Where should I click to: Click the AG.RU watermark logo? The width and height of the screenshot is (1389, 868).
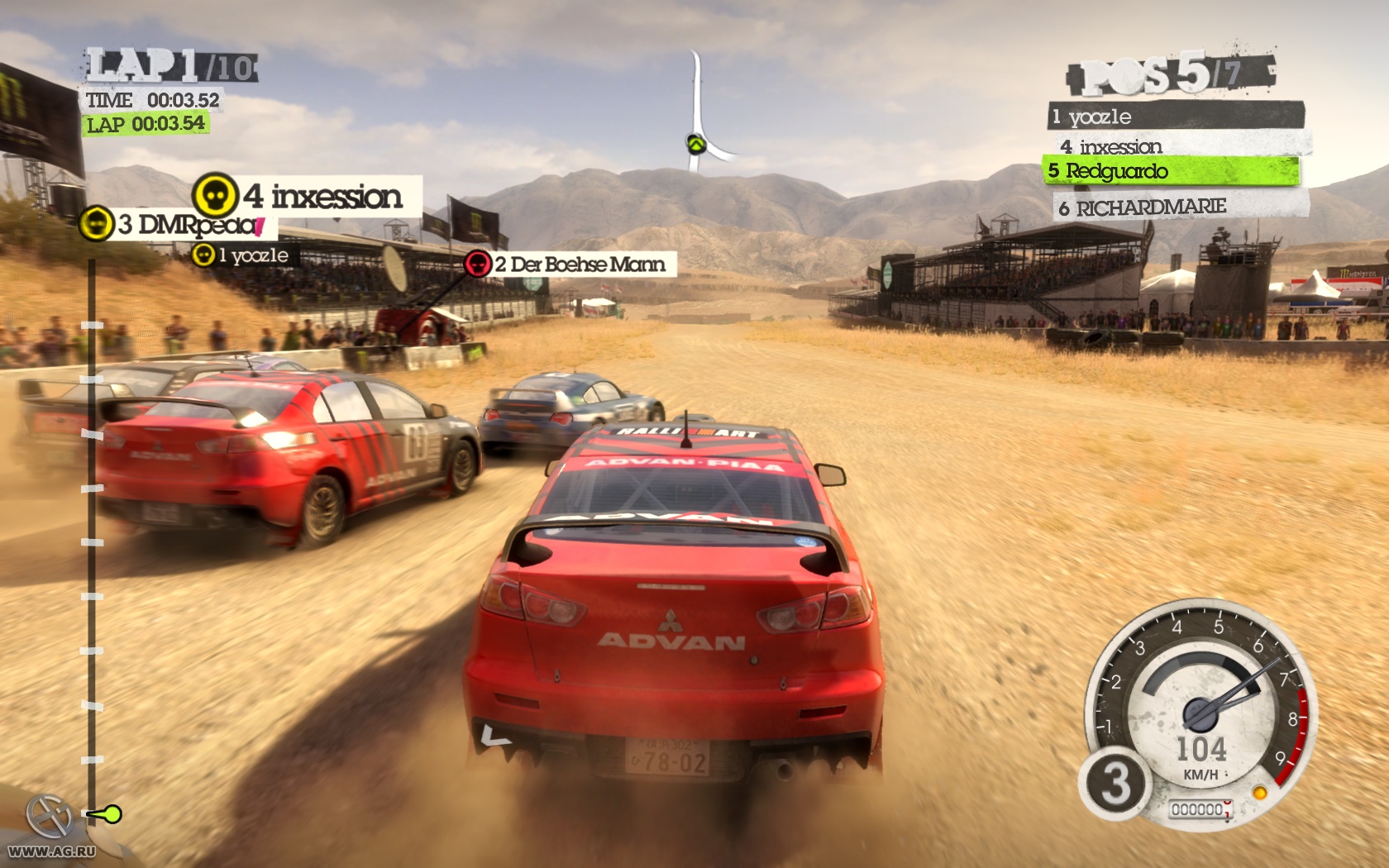[x=51, y=828]
